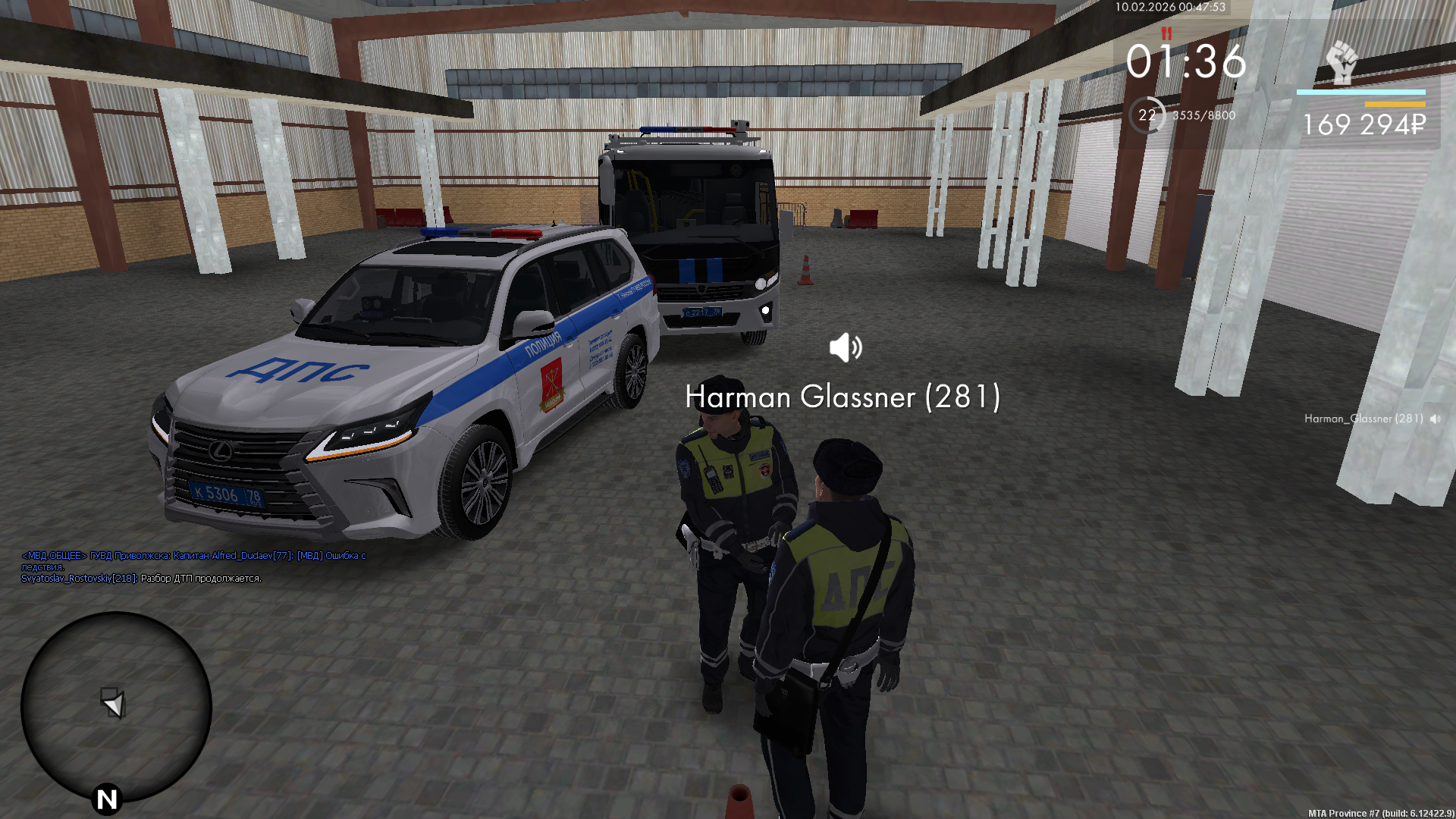Screen dimensions: 1456x819
Task: Click the Harman Glassner player nametag
Action: click(843, 397)
